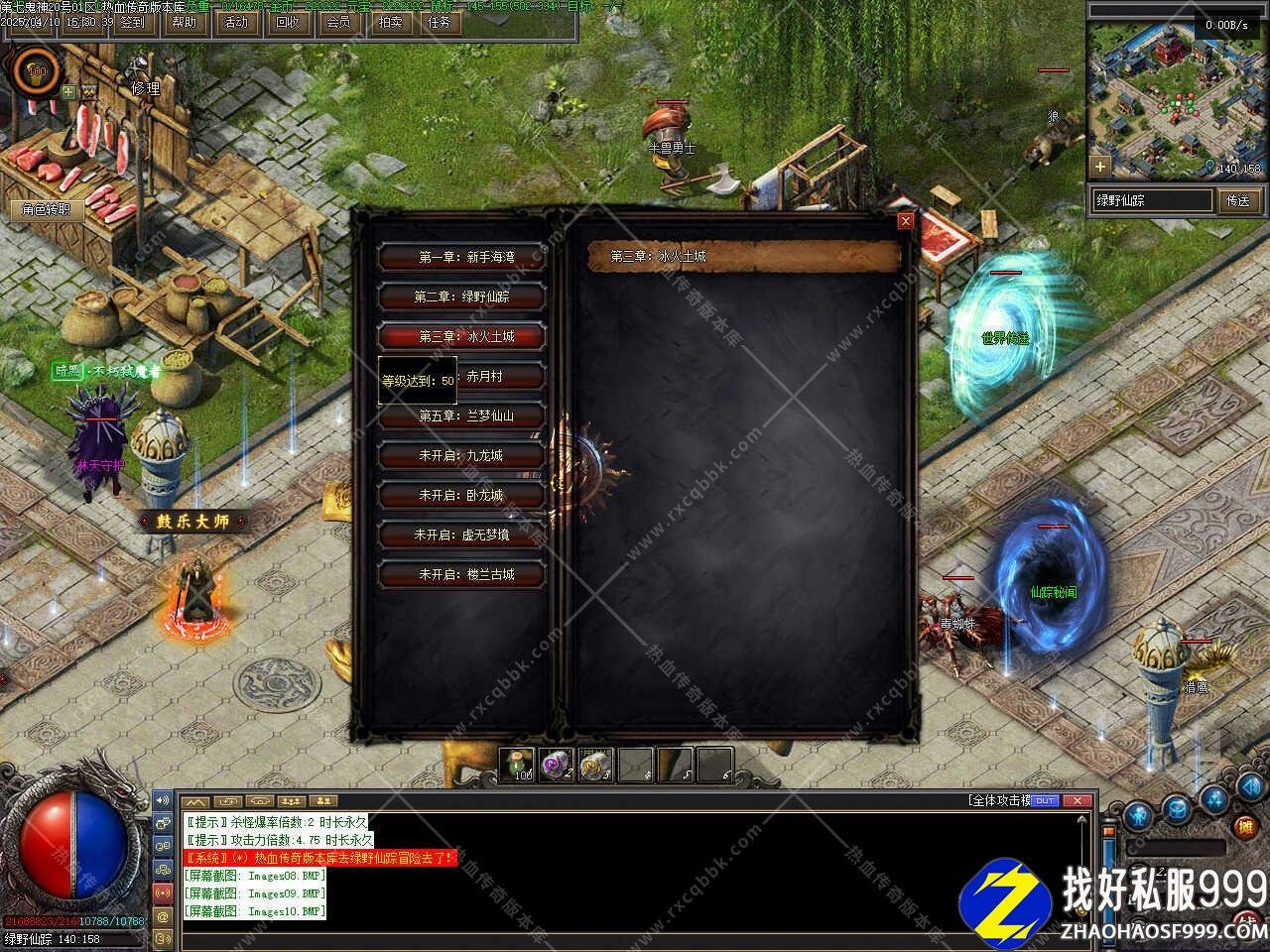Open the 帮助 help menu
Image resolution: width=1270 pixels, height=952 pixels.
[184, 22]
